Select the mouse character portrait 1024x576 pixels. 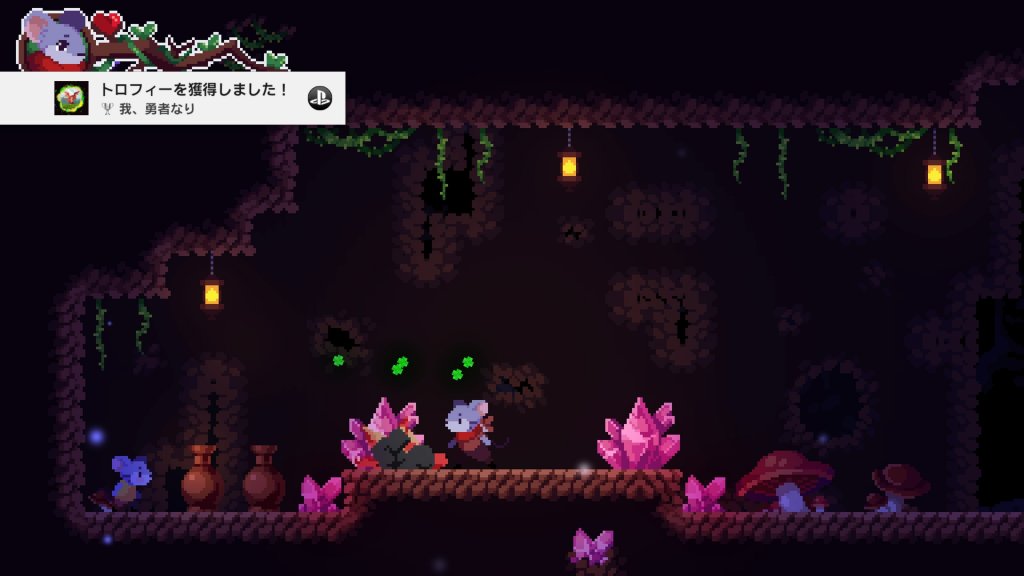52,40
